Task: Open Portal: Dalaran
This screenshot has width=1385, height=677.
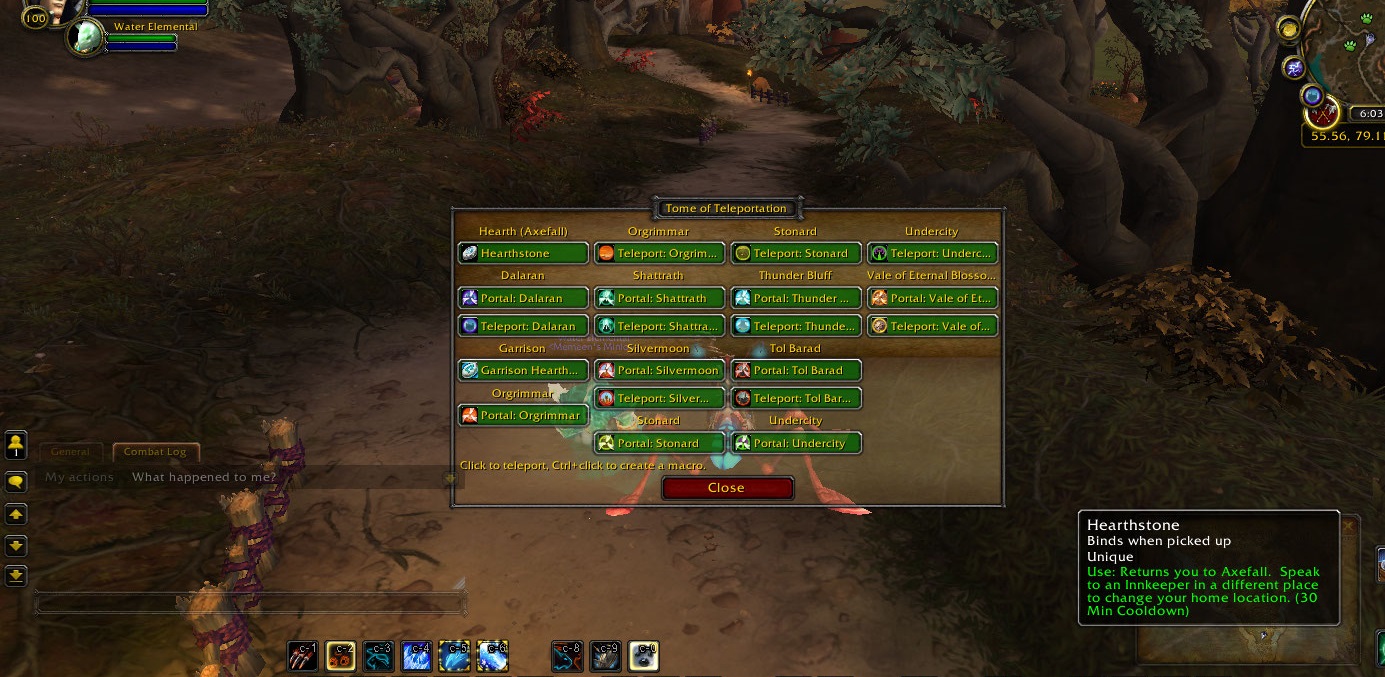Action: pyautogui.click(x=523, y=298)
